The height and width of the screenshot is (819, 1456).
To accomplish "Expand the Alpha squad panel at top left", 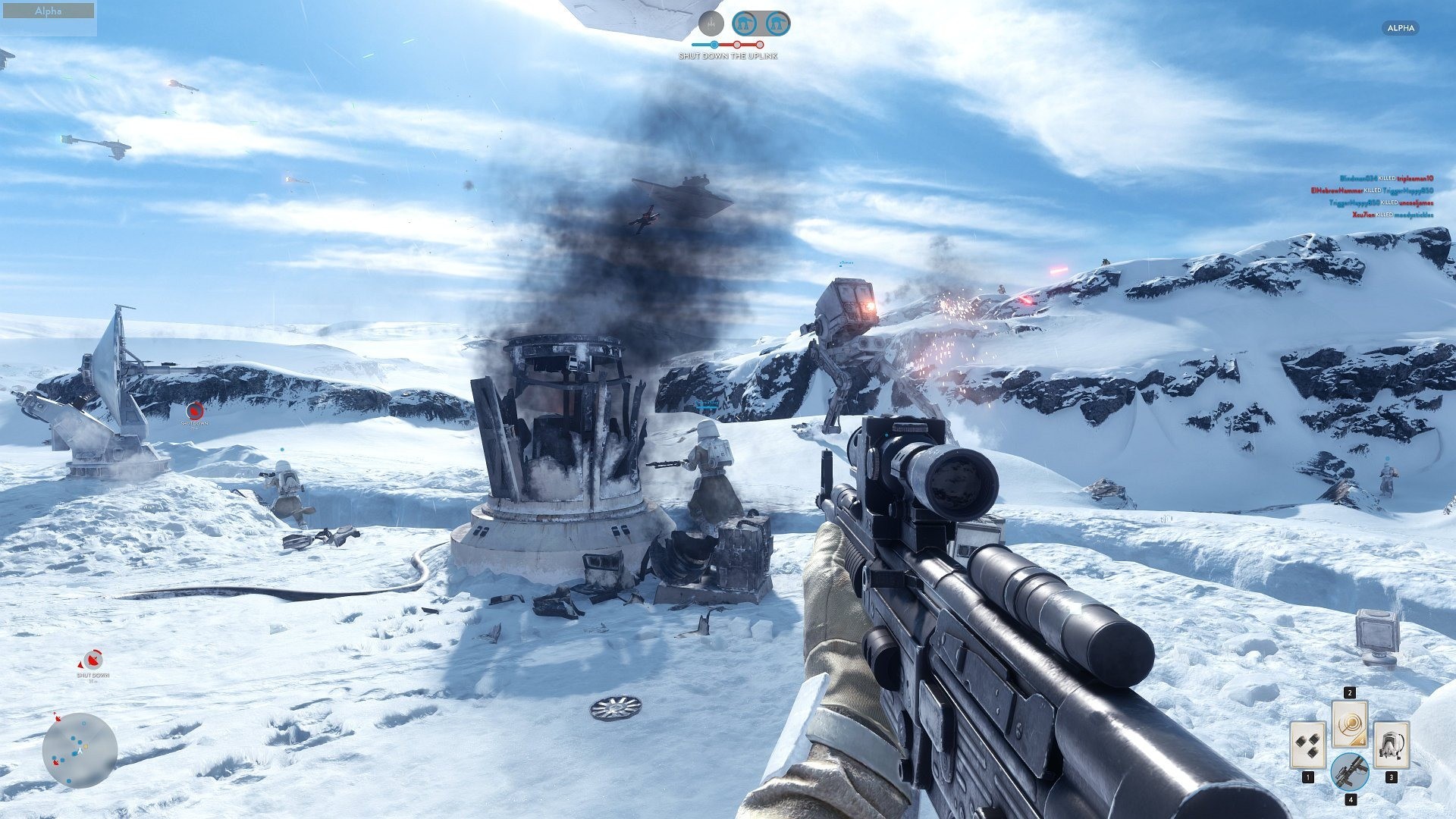I will (48, 11).
